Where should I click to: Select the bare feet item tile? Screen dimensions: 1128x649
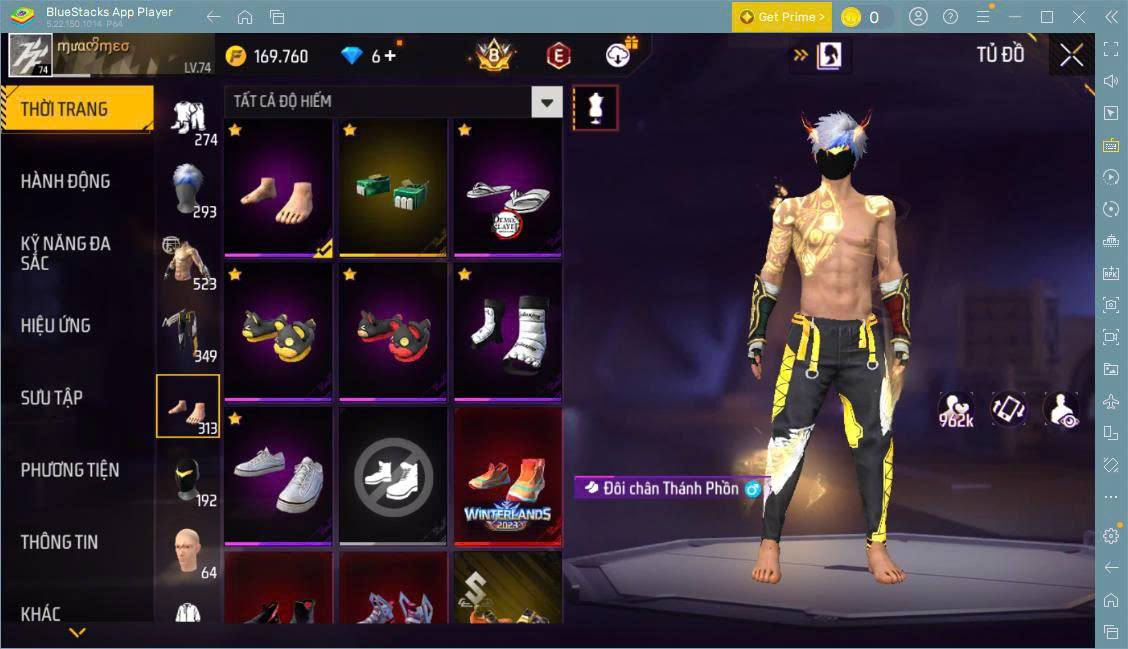[x=278, y=186]
